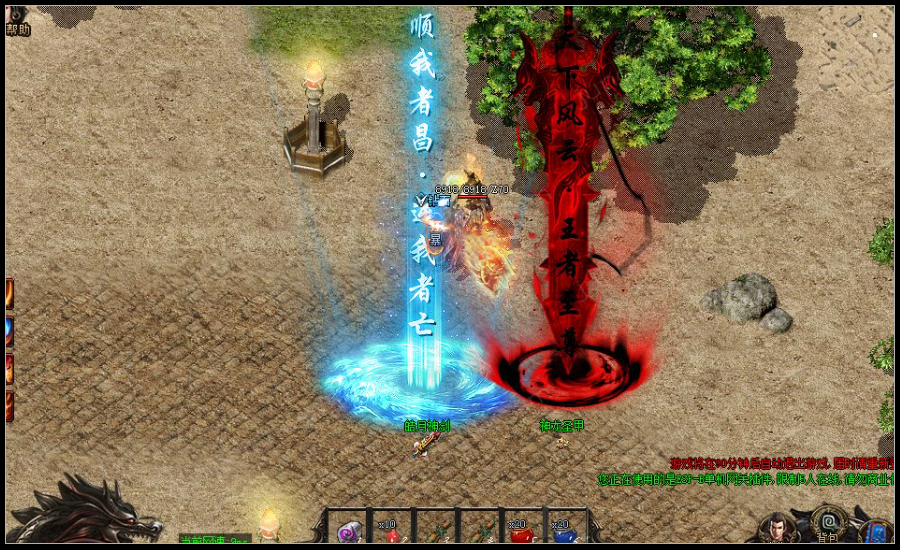
Task: Open the 帮助 help button
Action: [x=17, y=22]
